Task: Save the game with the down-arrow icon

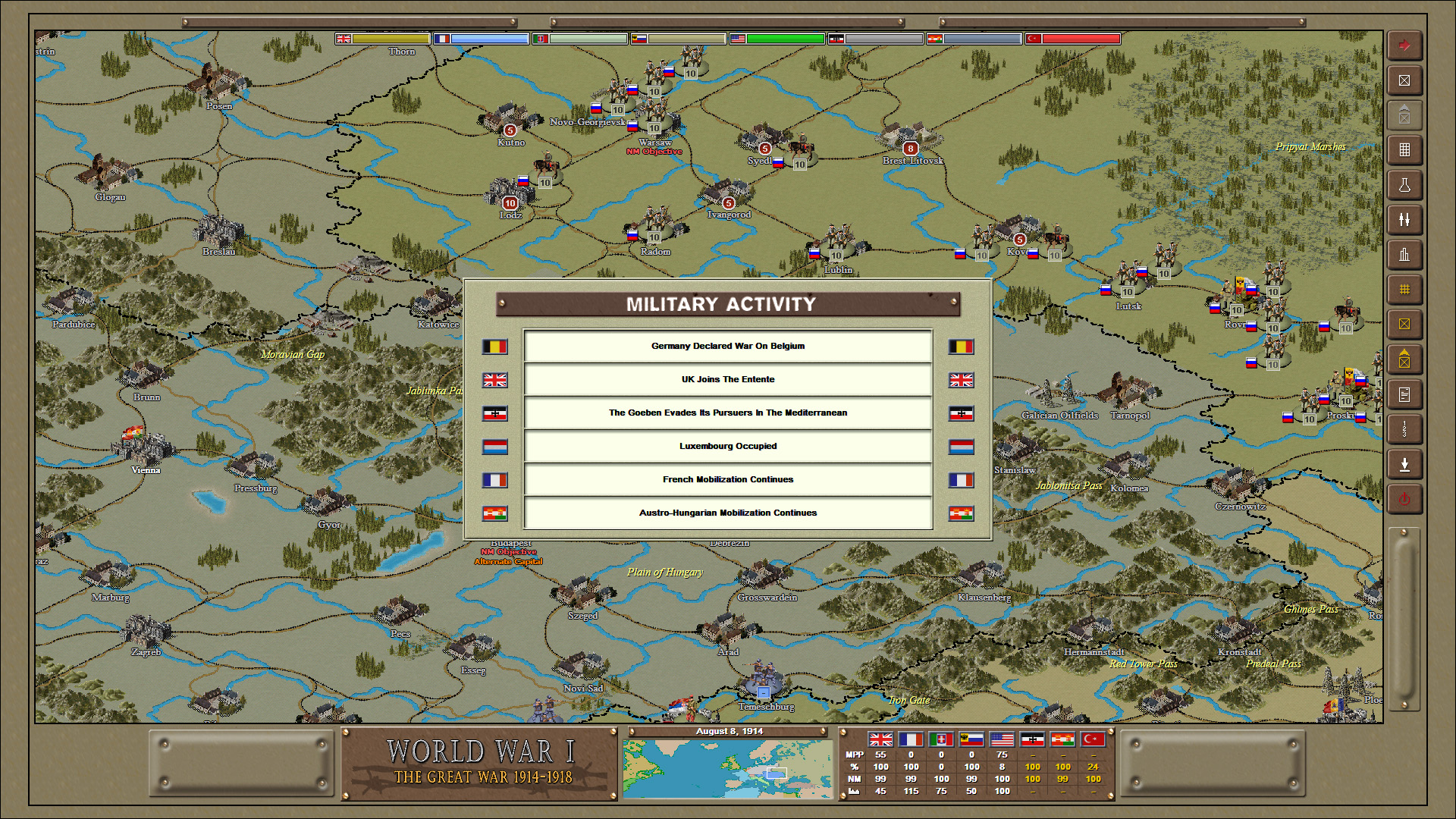Action: click(x=1404, y=463)
